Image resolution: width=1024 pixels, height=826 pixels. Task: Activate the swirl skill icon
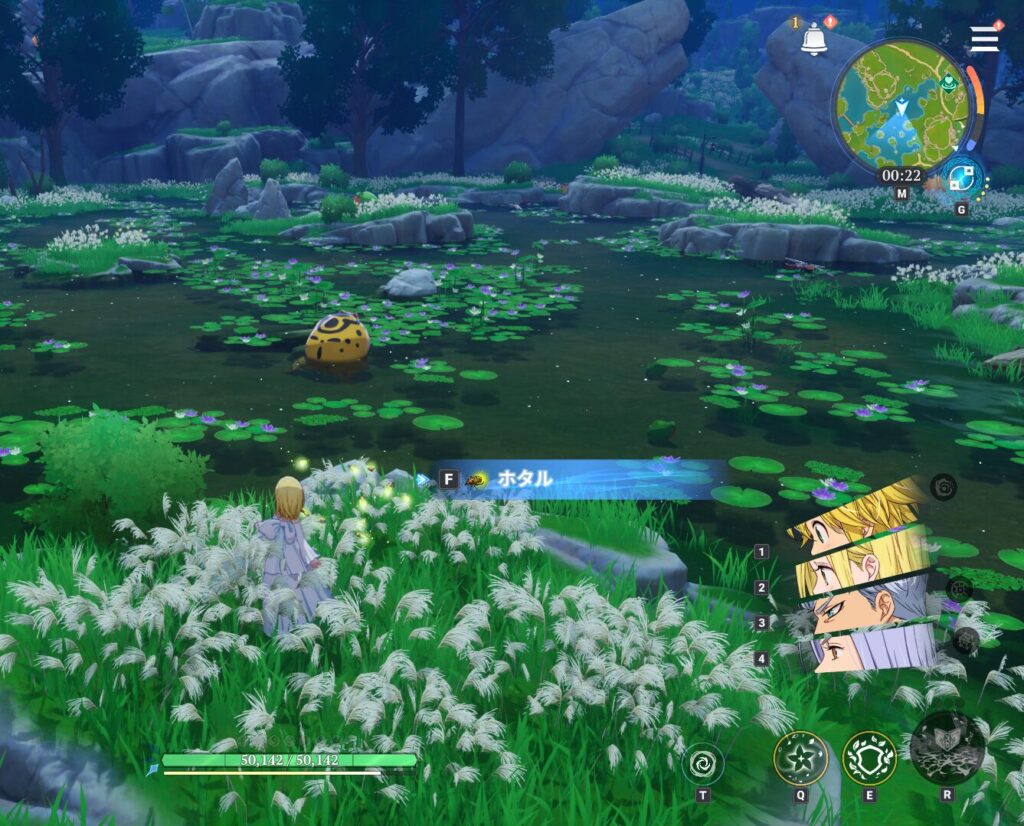click(703, 765)
